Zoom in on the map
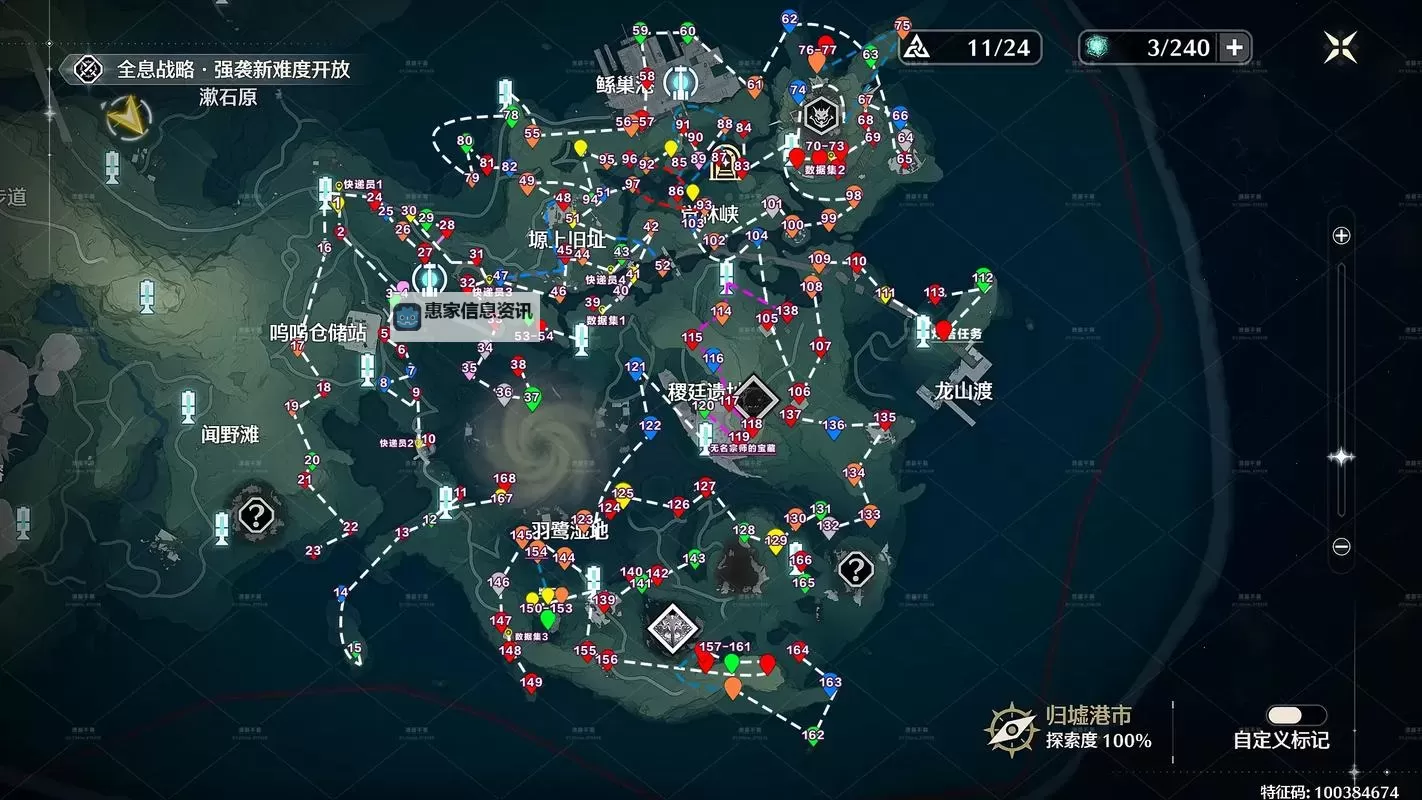The width and height of the screenshot is (1422, 800). tap(1342, 236)
